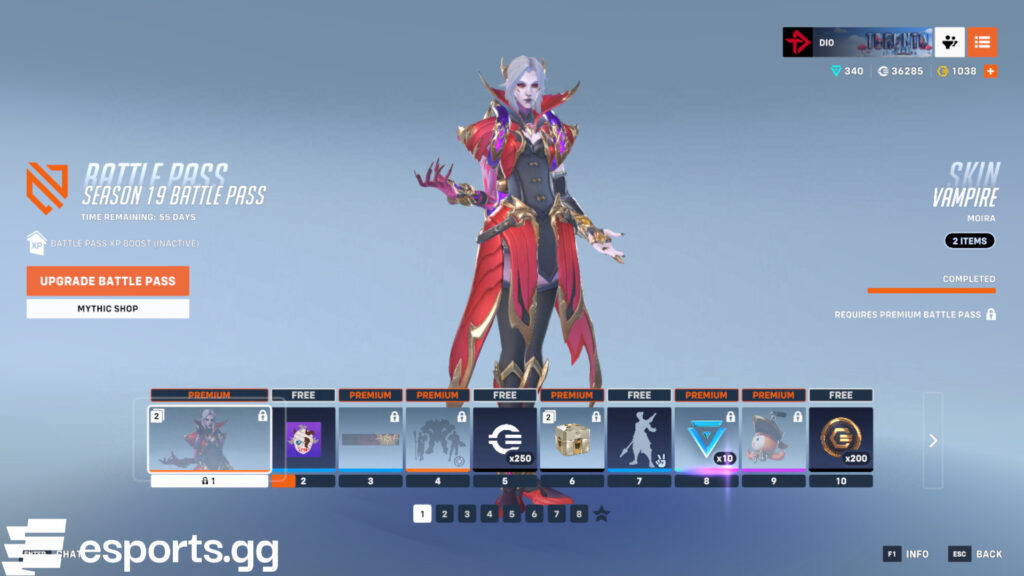Show the next battle pass tiers arrow

click(932, 440)
